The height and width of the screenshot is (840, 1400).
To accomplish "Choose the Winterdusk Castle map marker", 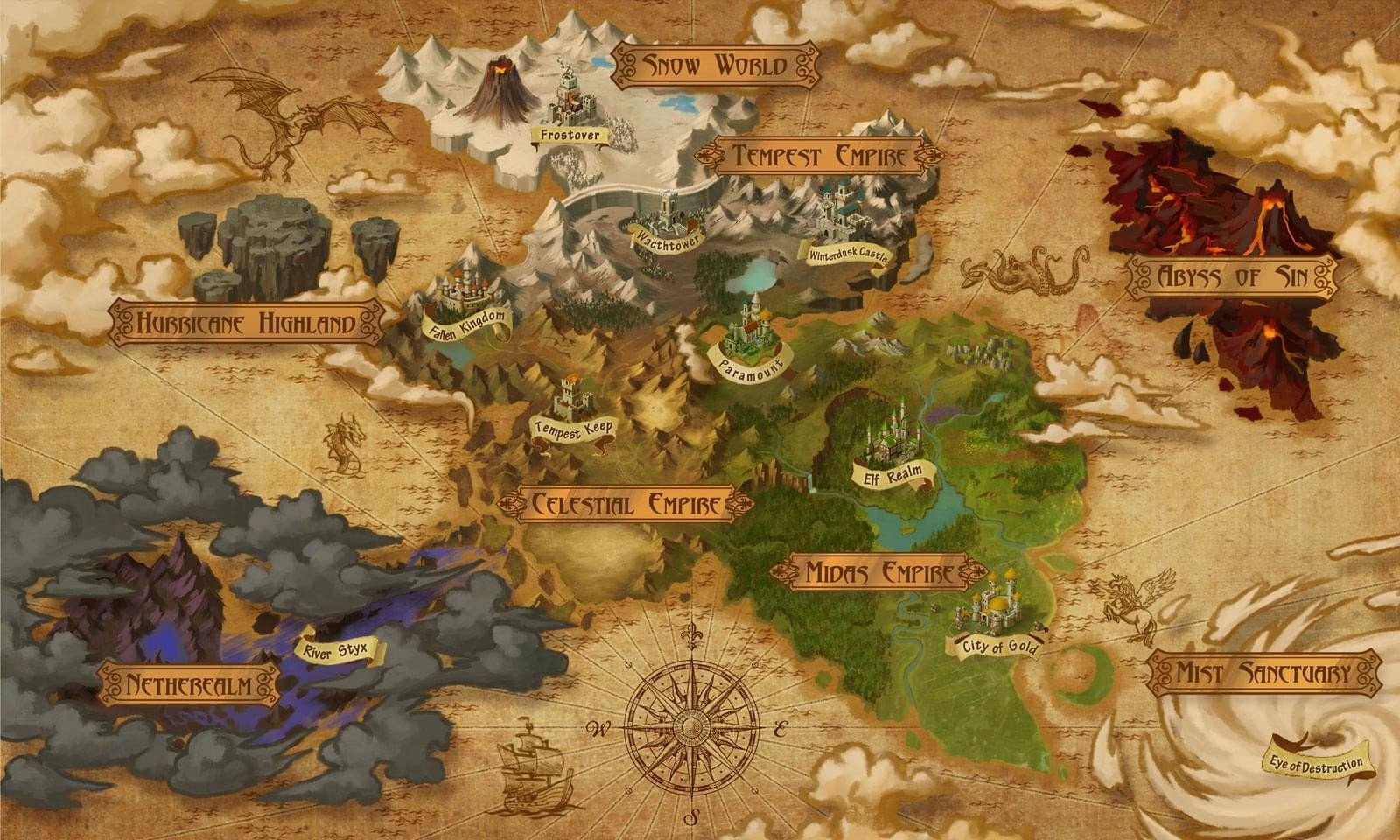I will 848,255.
